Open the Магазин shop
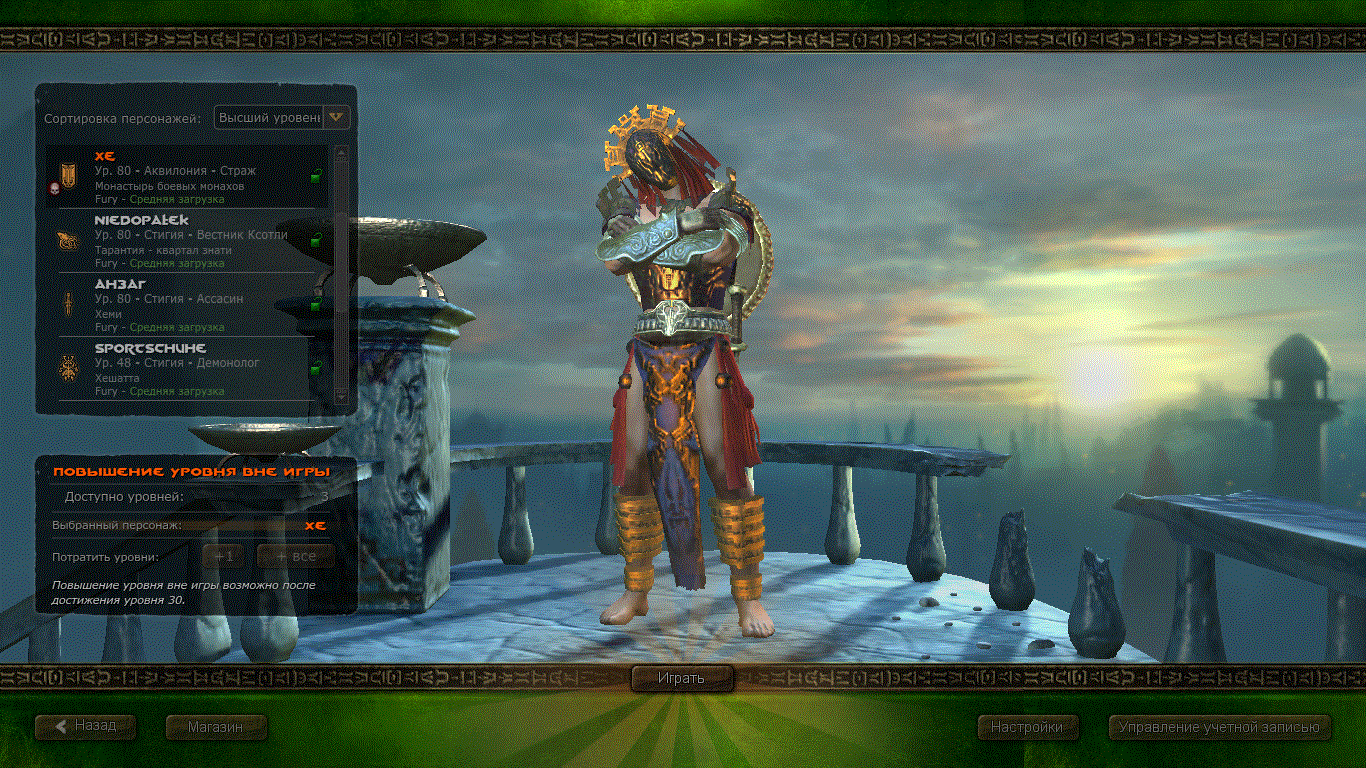Screen dimensions: 1366x768 [215, 727]
